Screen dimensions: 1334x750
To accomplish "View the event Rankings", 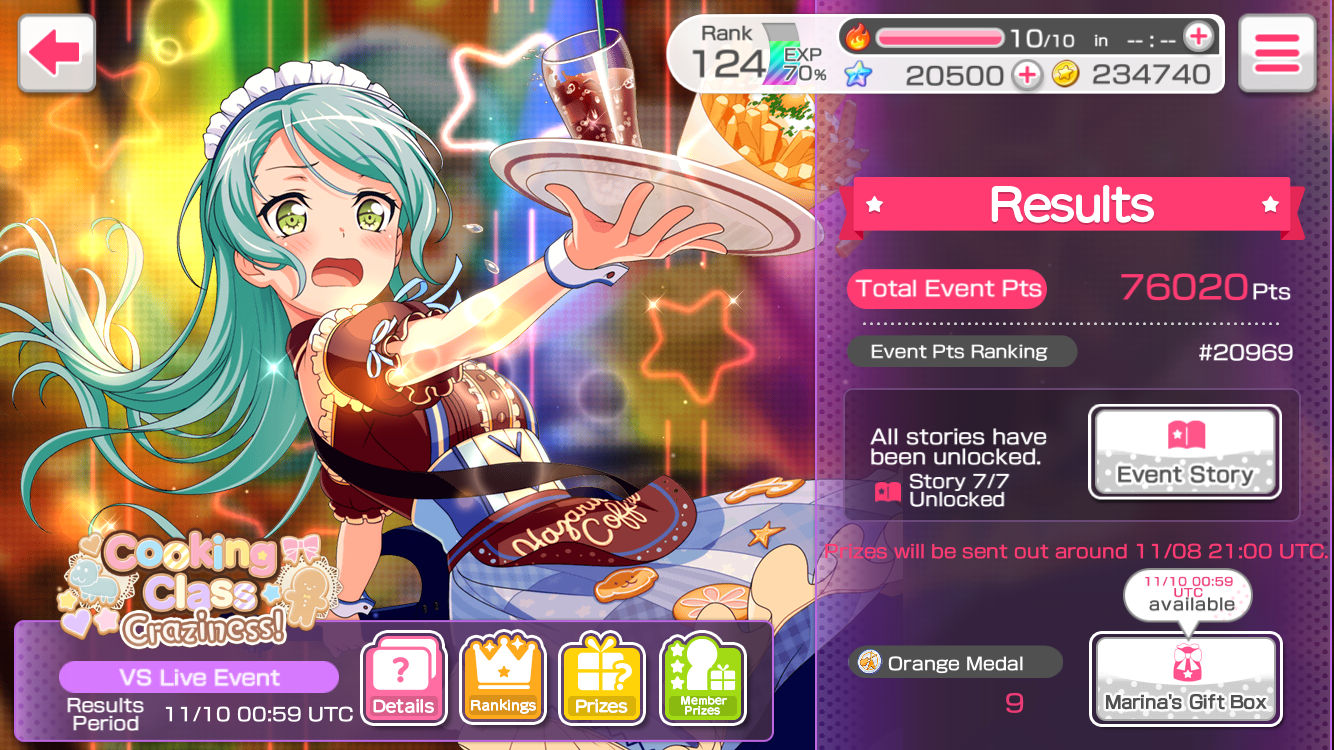I will coord(502,679).
